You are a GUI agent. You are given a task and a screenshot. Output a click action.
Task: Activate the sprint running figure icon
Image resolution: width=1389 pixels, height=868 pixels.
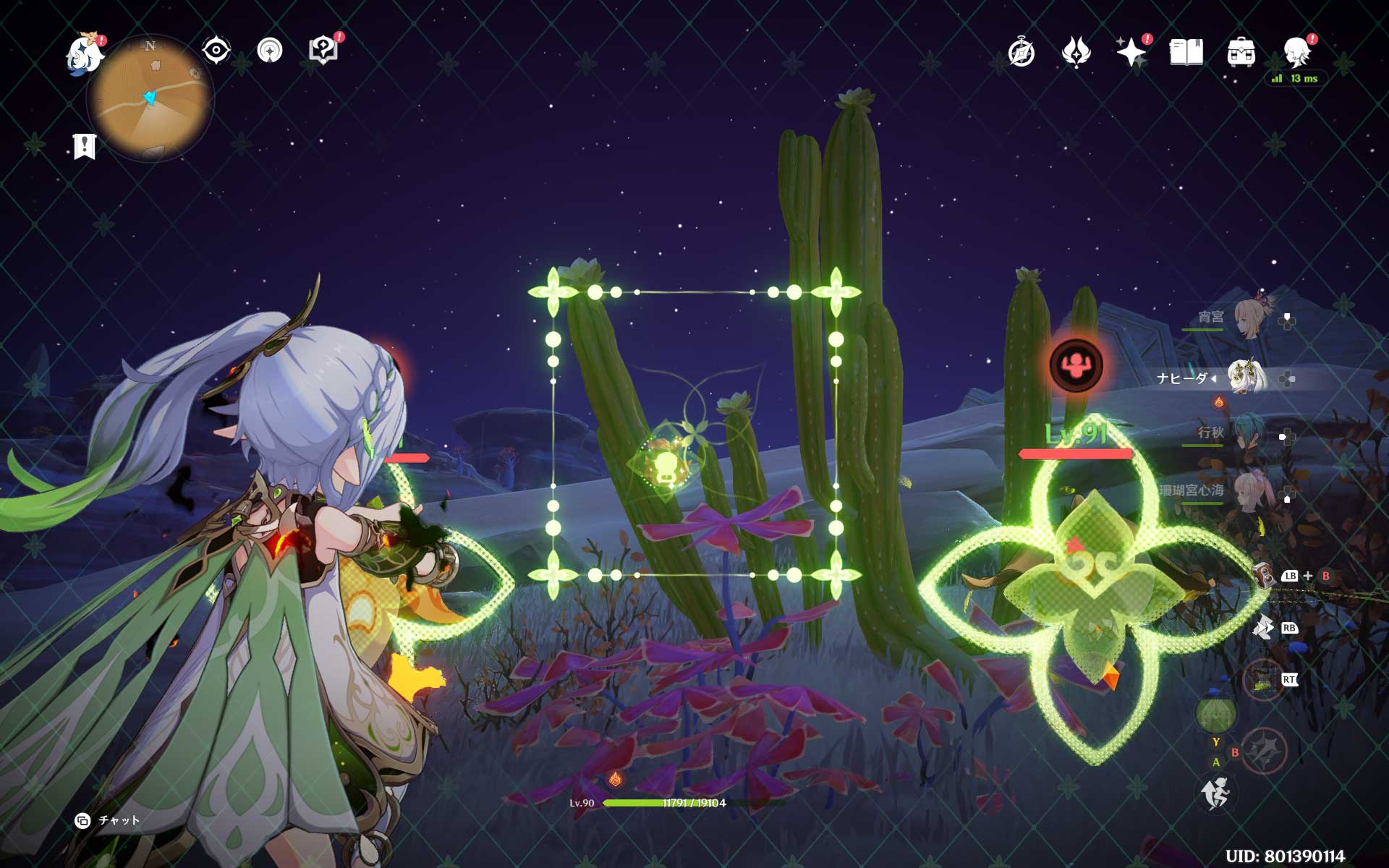point(1215,793)
